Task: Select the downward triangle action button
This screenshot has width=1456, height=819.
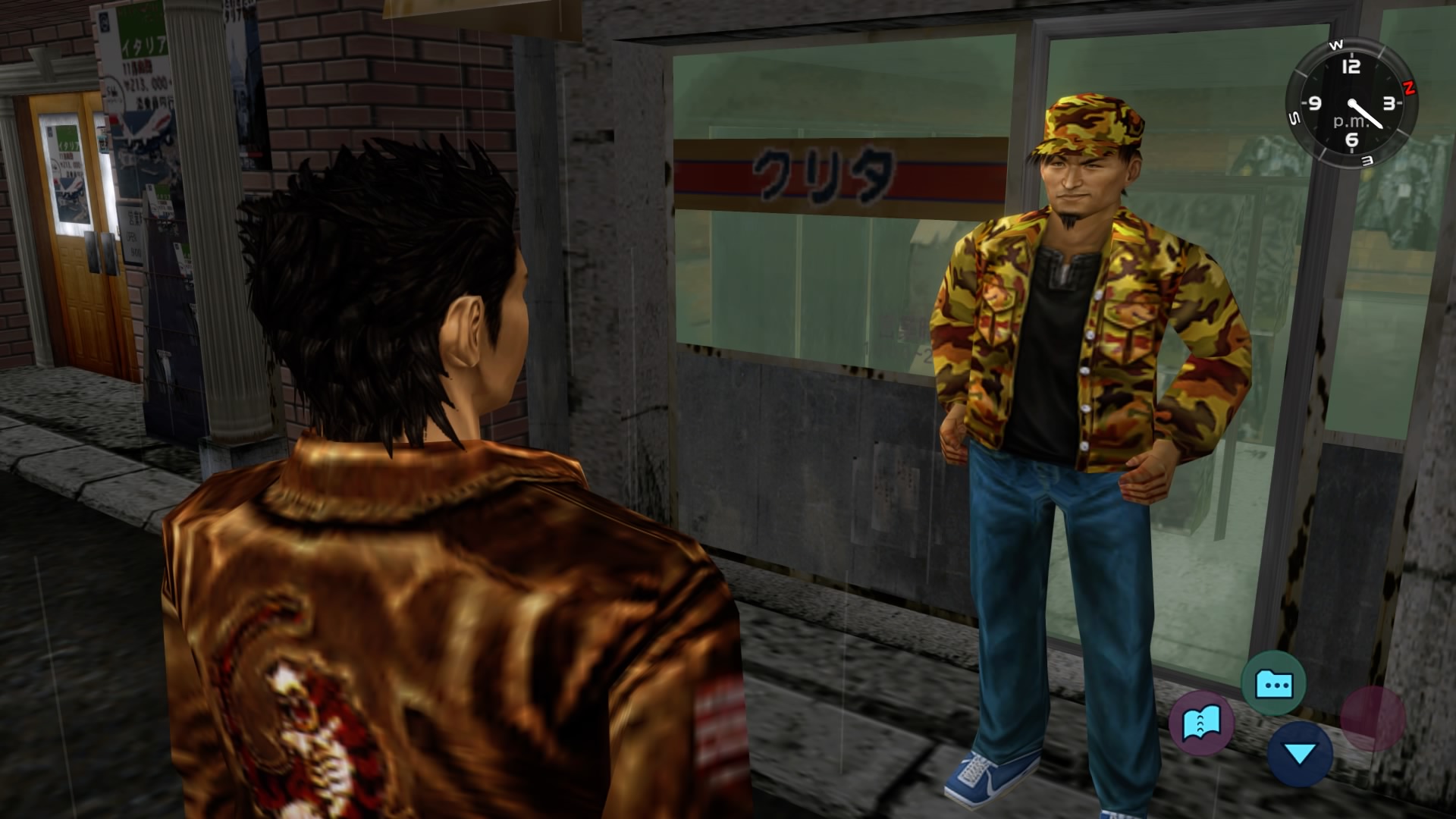Action: coord(1300,753)
